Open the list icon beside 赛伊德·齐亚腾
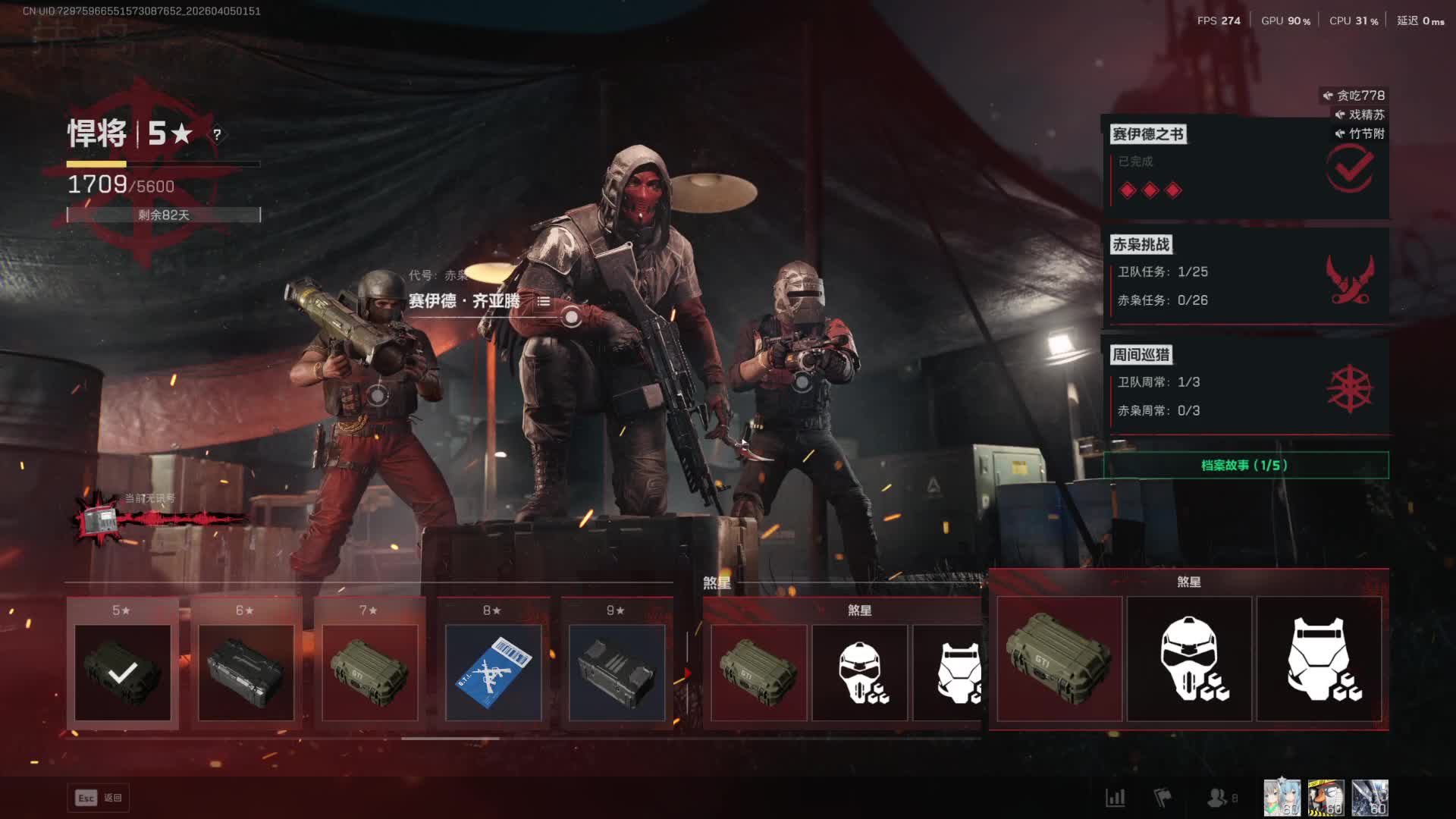 (x=544, y=301)
